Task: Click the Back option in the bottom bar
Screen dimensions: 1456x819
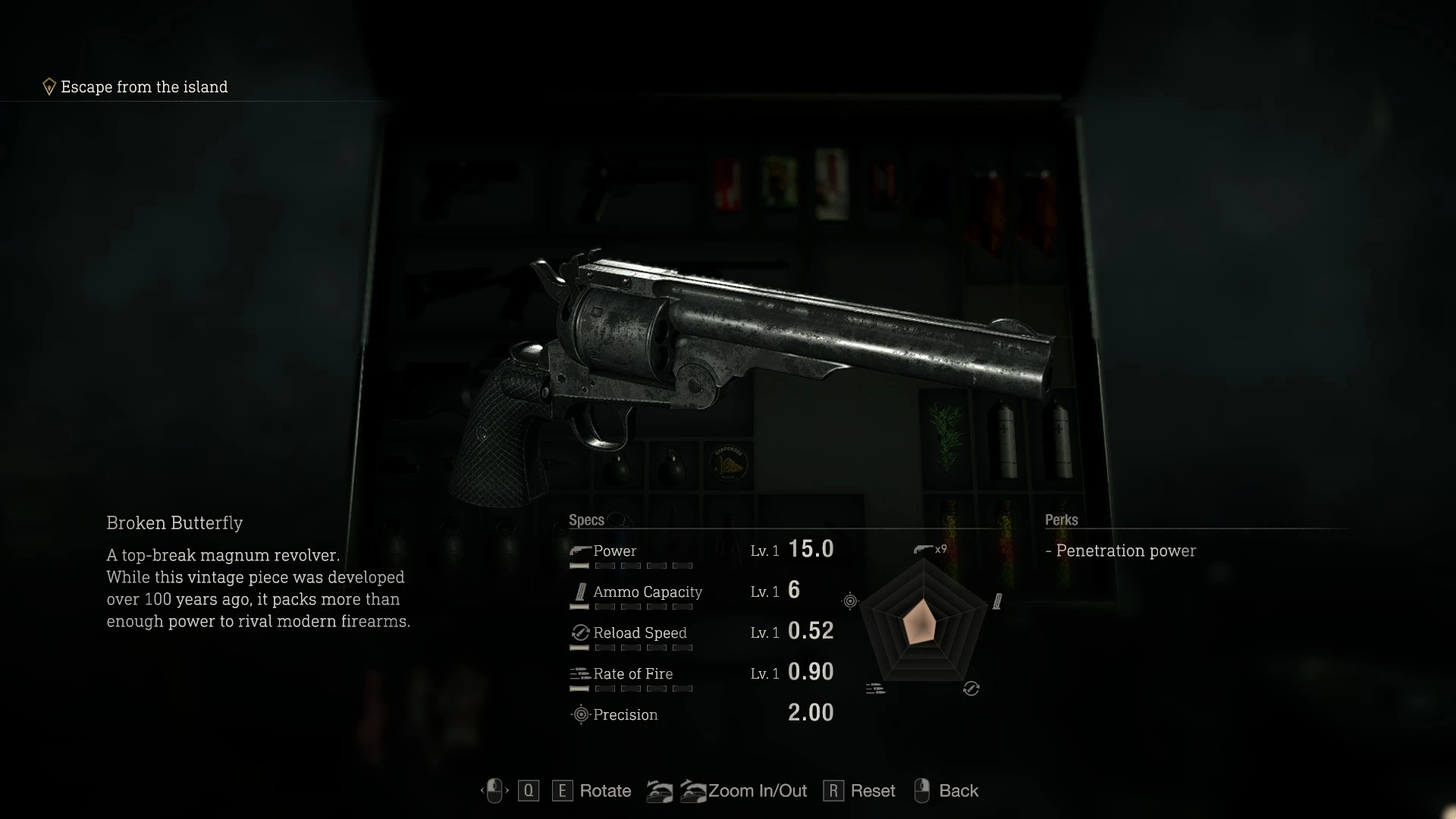Action: [958, 791]
